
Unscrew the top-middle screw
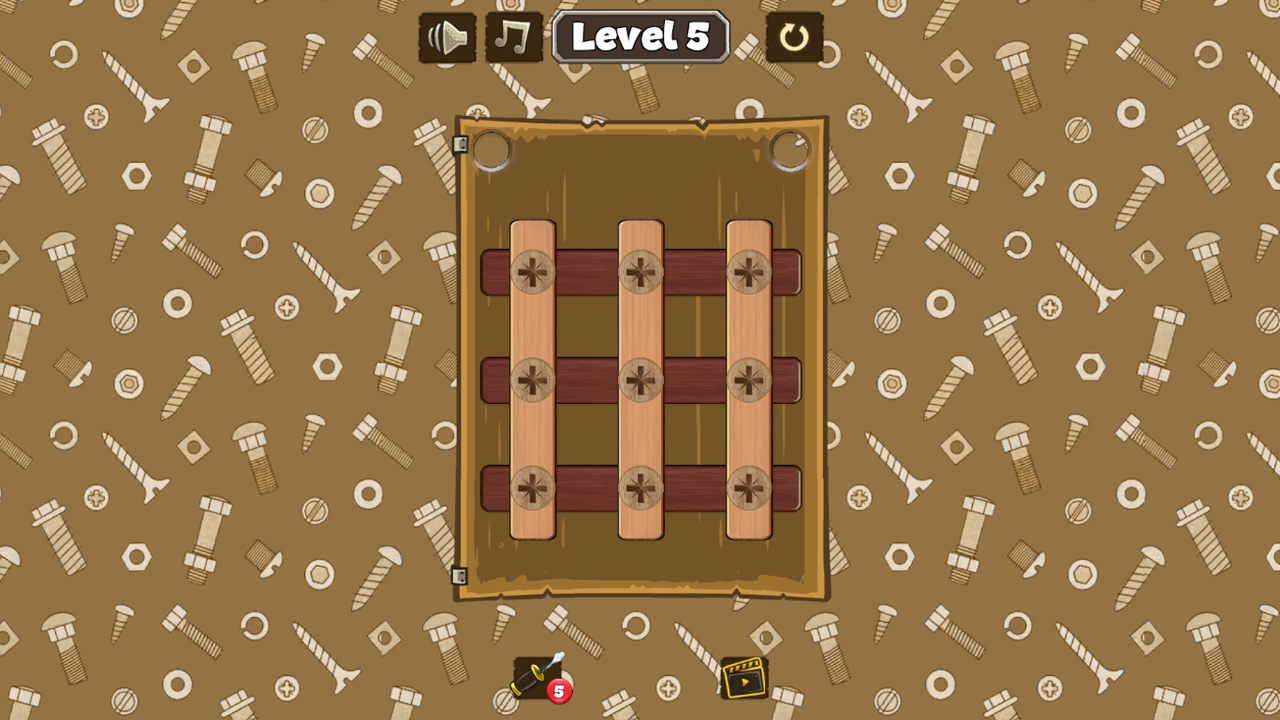tap(641, 270)
